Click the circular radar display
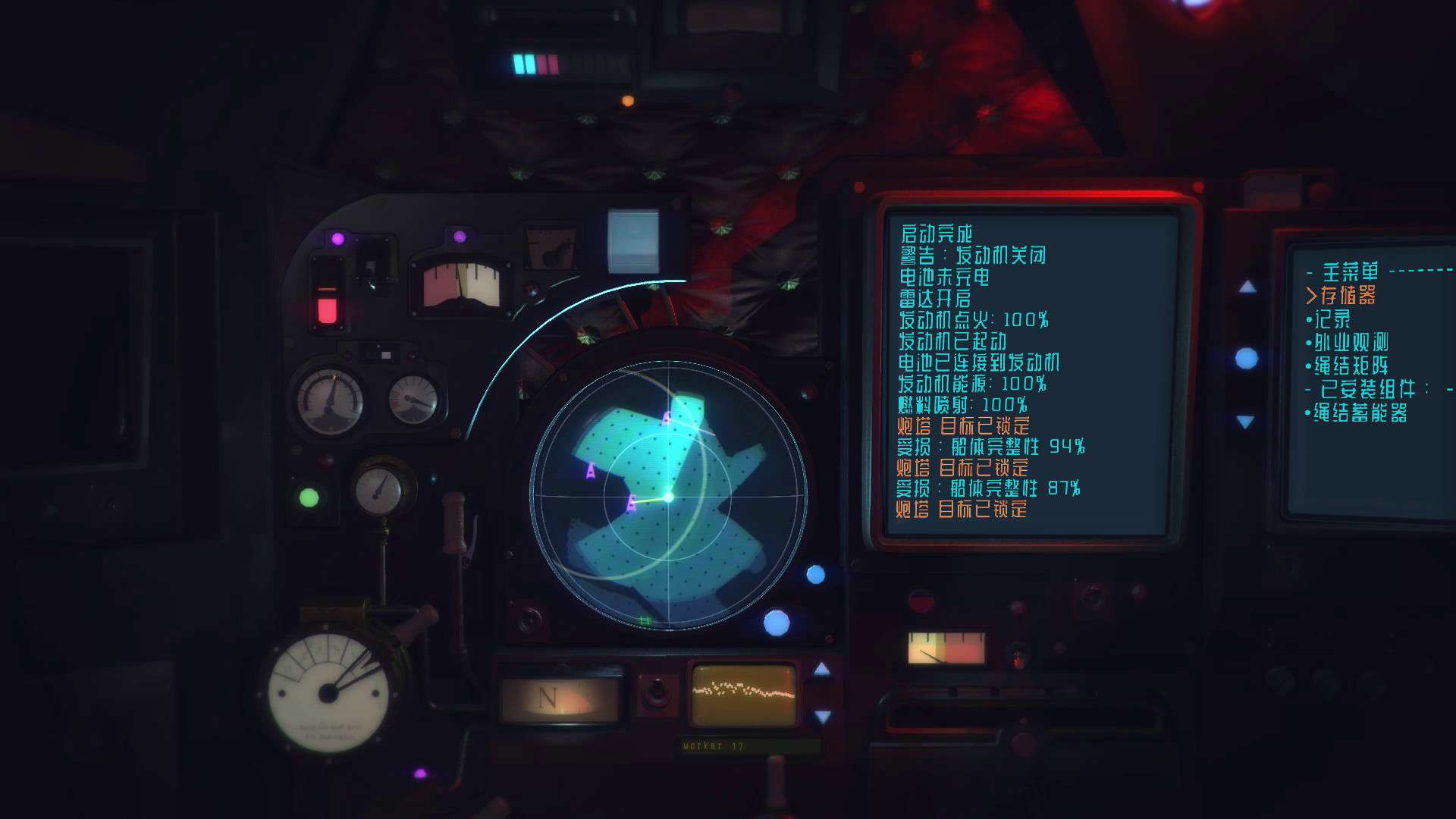Viewport: 1456px width, 819px height. point(669,497)
